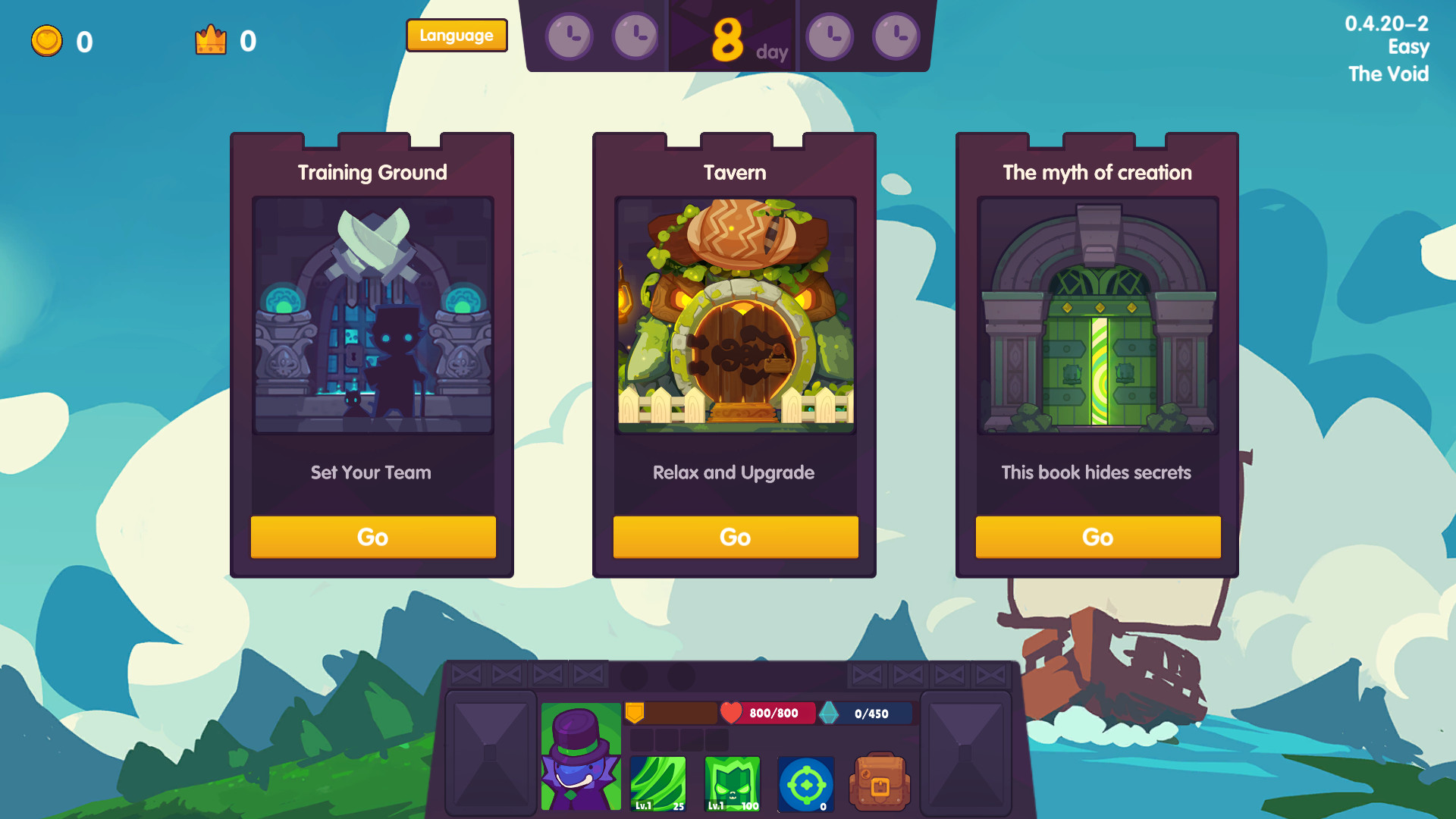Open the Language selector
Image resolution: width=1456 pixels, height=819 pixels.
pyautogui.click(x=457, y=35)
